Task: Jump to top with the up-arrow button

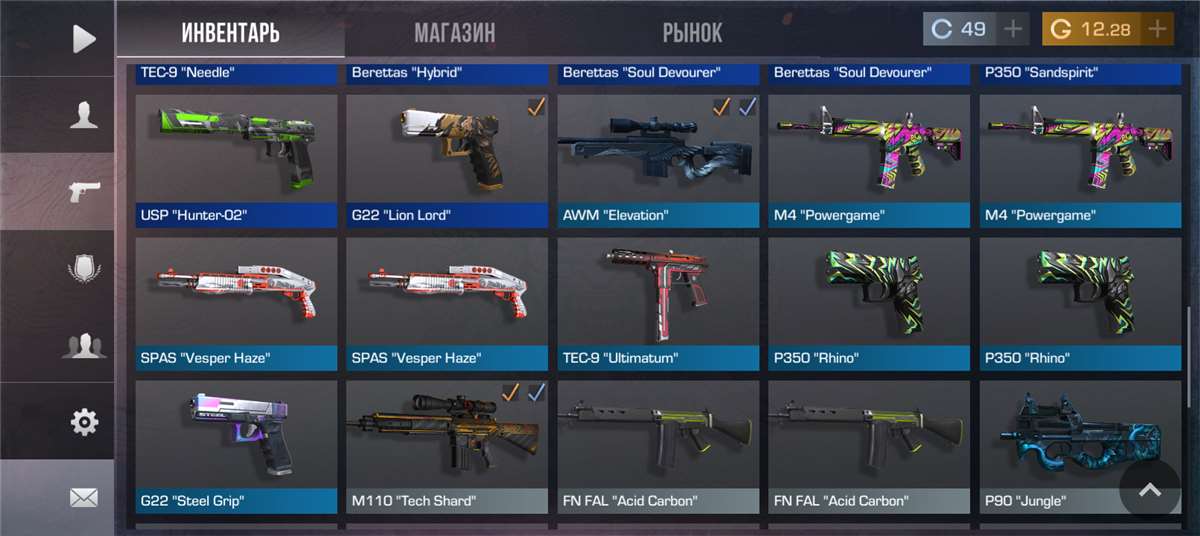Action: click(1150, 490)
